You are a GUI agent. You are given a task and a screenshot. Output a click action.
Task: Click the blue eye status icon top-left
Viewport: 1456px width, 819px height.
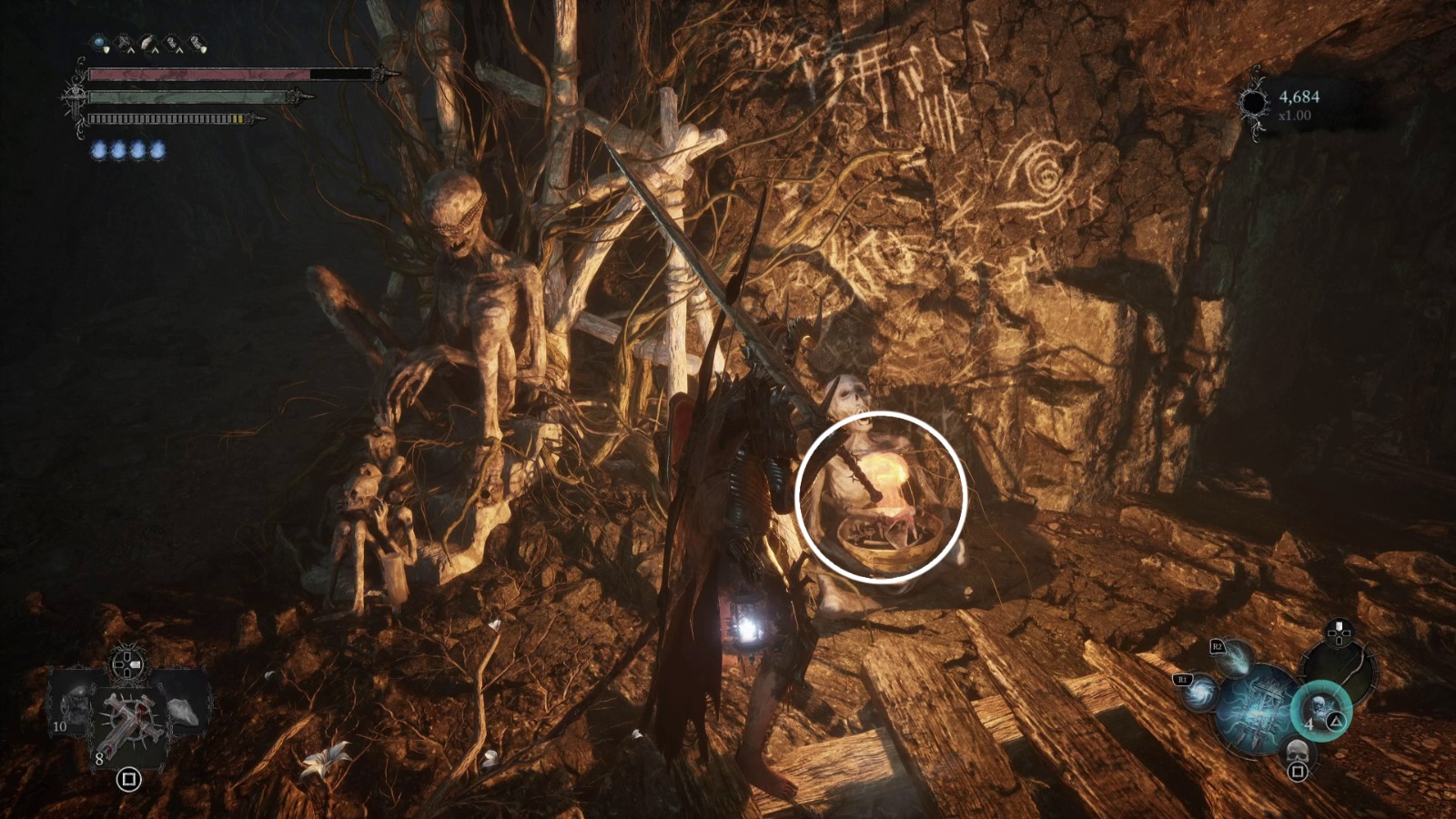coord(98,43)
